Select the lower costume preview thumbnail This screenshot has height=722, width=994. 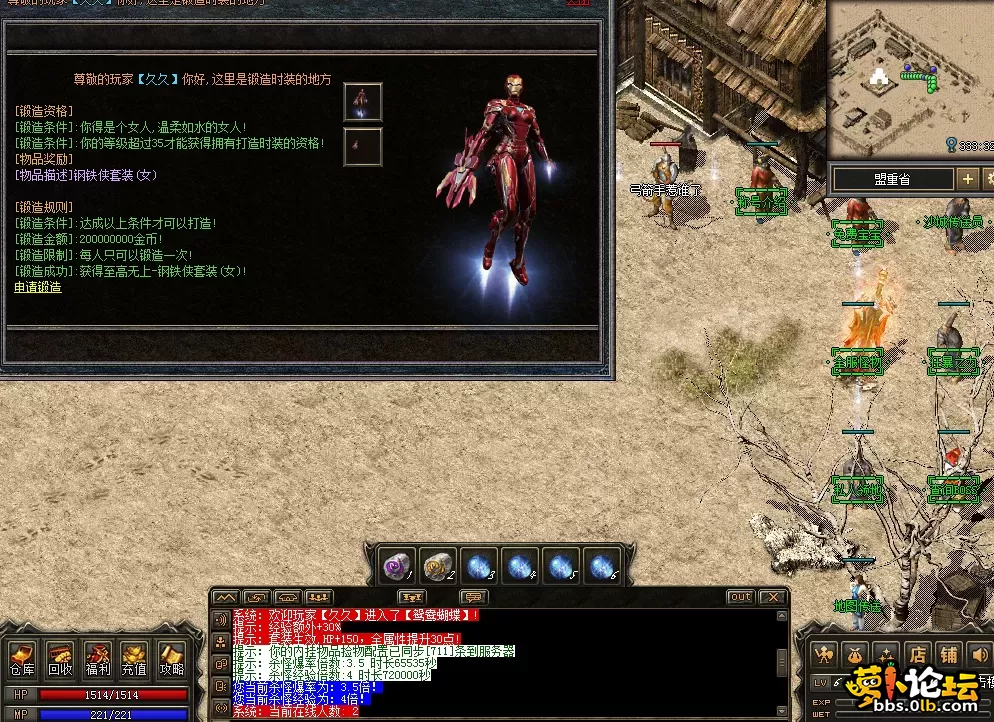coord(363,147)
